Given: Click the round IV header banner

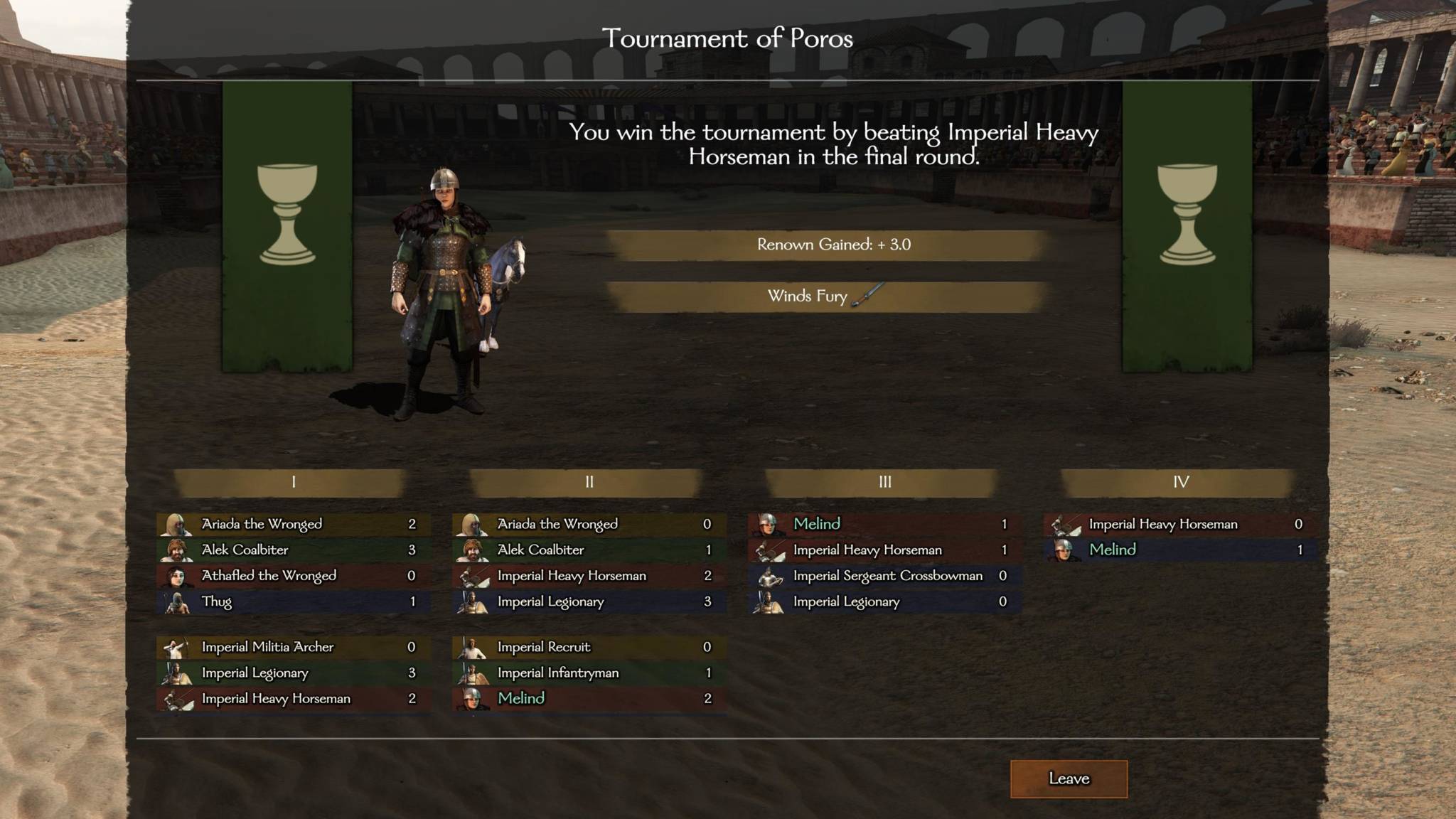Looking at the screenshot, I should point(1180,482).
